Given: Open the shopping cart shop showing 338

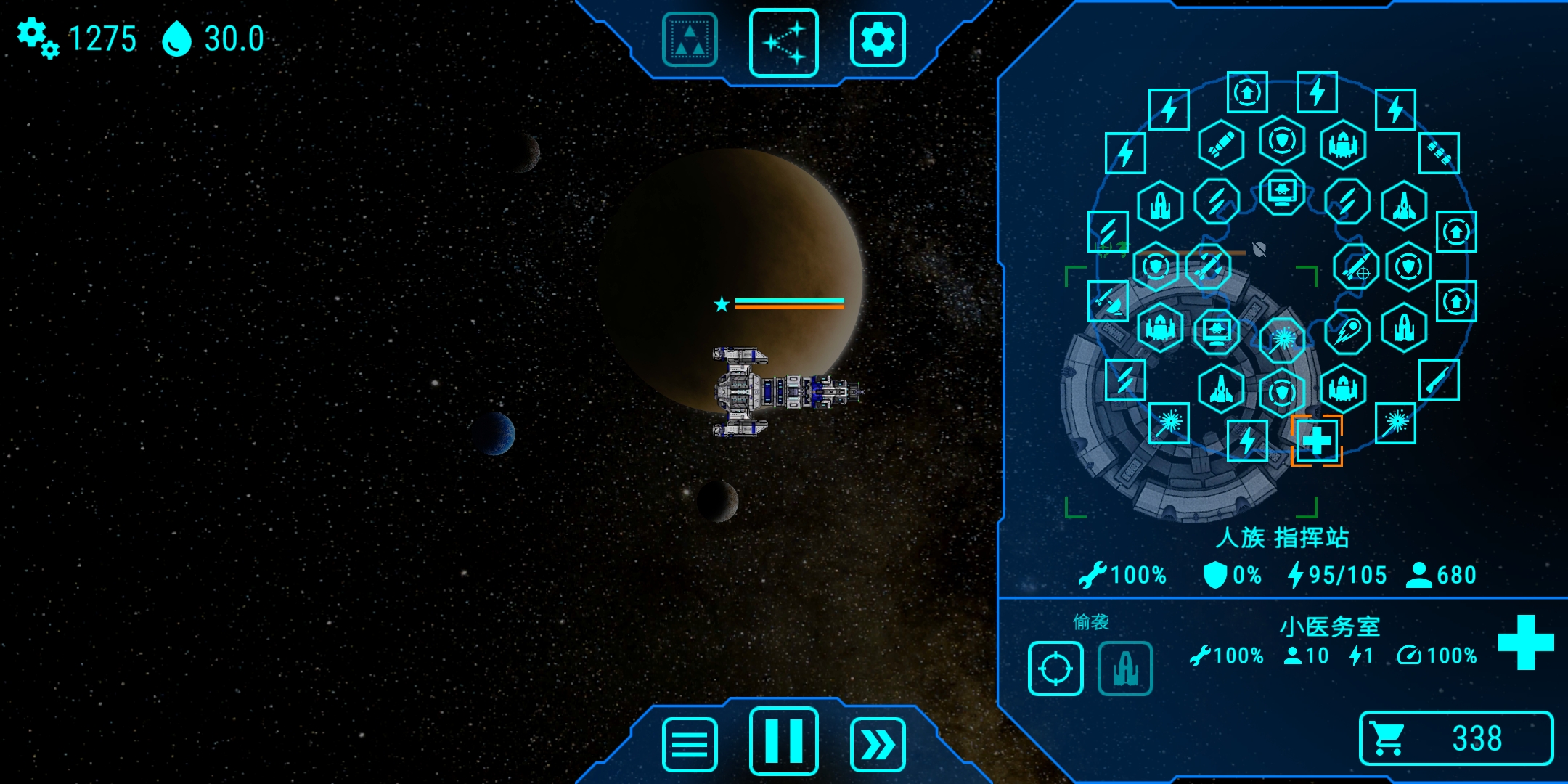Looking at the screenshot, I should pyautogui.click(x=1455, y=738).
